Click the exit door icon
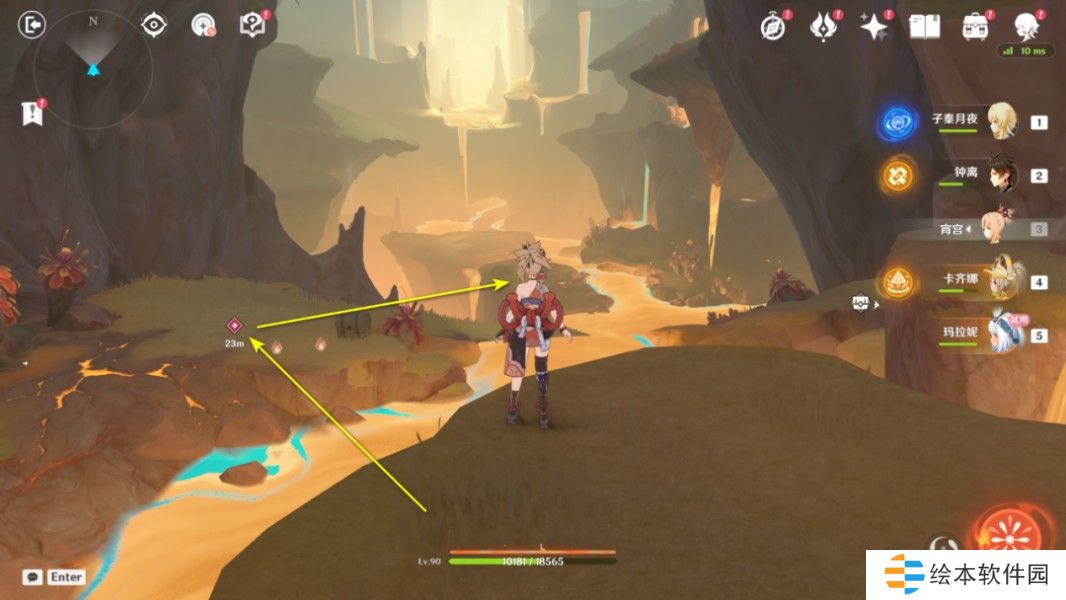This screenshot has height=600, width=1066. (x=33, y=24)
